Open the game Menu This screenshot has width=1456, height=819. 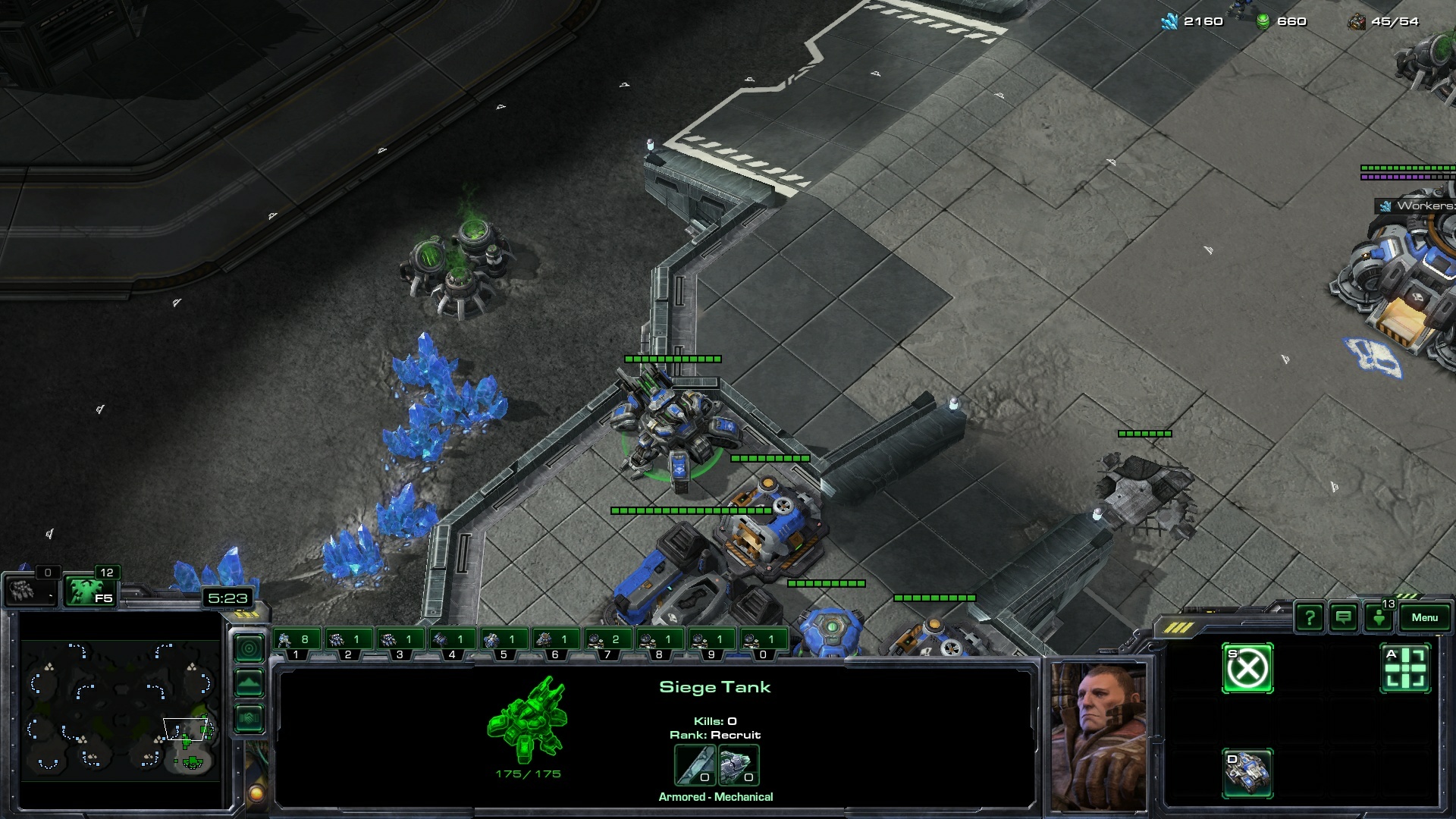coord(1424,617)
